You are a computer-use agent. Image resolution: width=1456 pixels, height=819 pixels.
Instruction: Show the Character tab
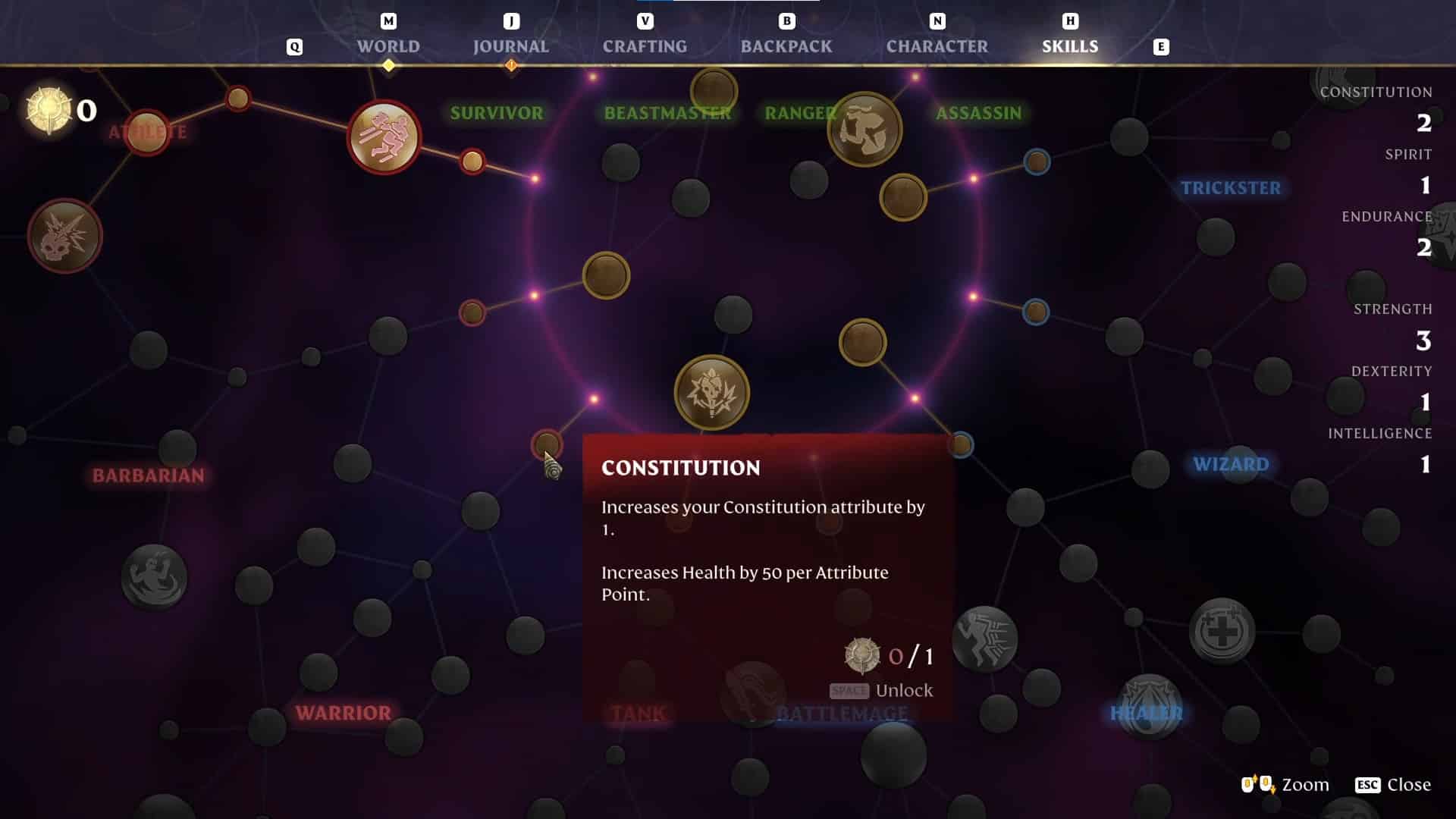[937, 46]
